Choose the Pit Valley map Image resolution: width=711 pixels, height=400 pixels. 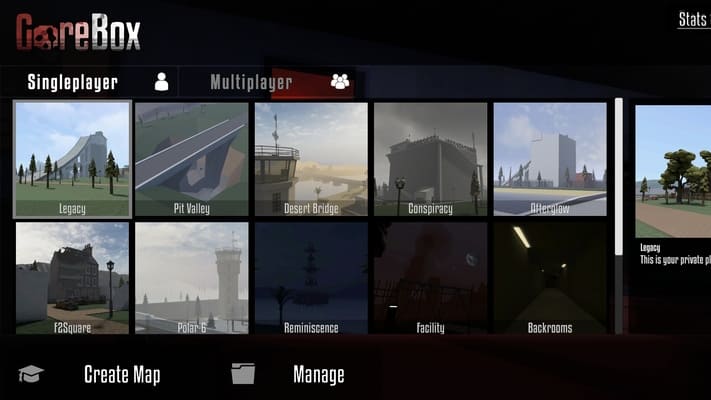coord(191,159)
